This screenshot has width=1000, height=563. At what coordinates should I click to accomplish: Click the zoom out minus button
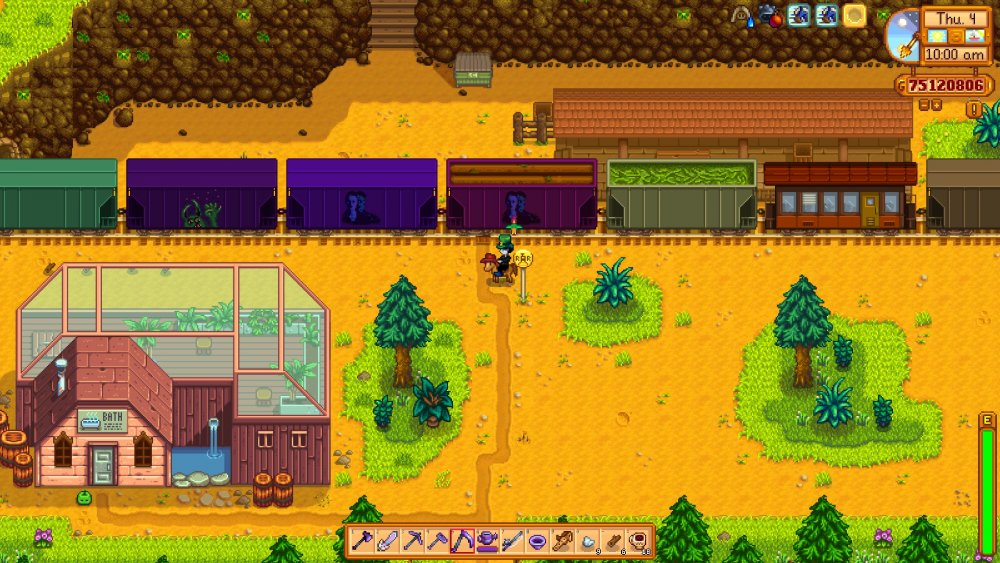(x=923, y=104)
